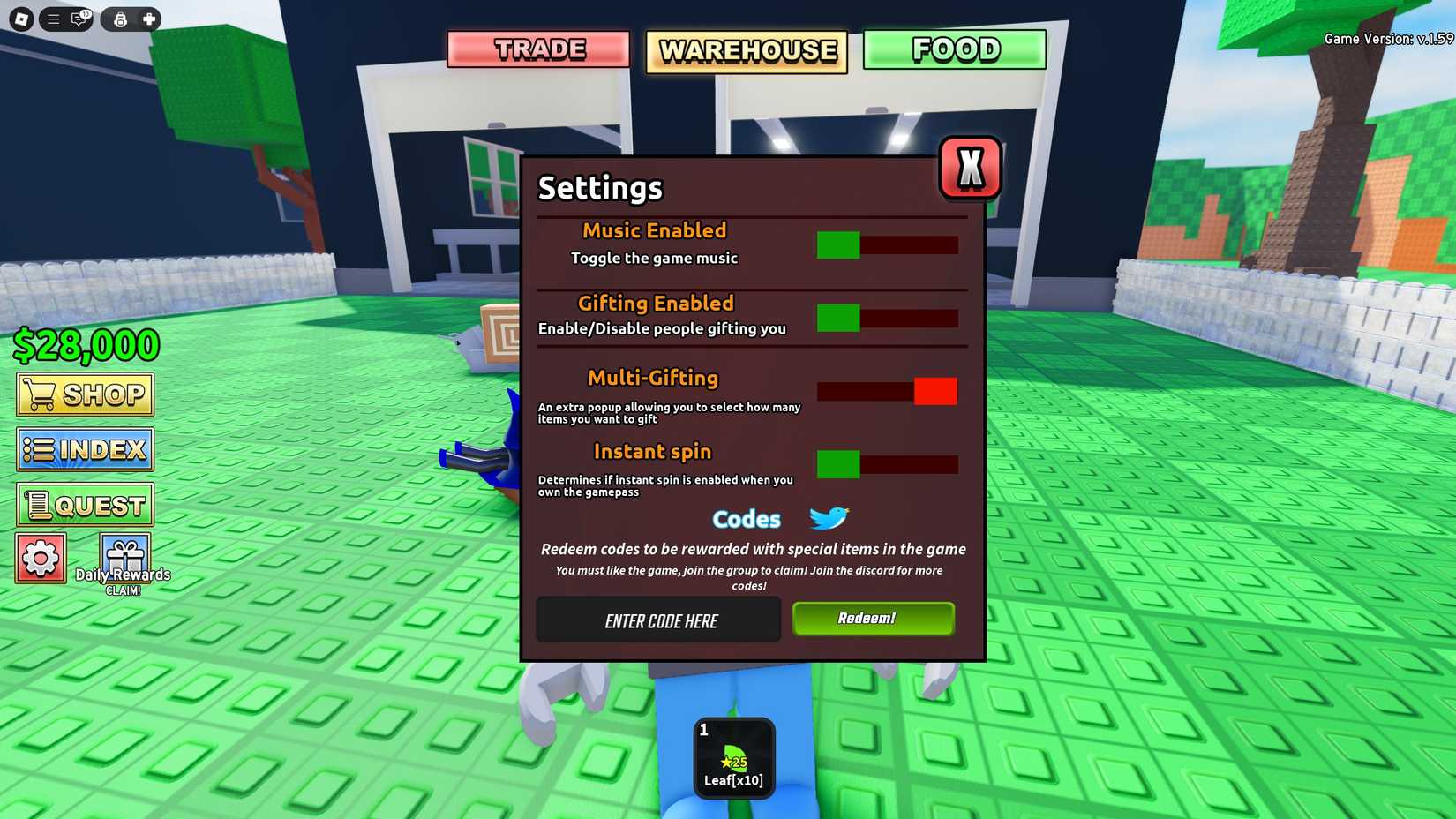Open the Daily Rewards gift icon
Screen dimensions: 1456x819
point(123,555)
